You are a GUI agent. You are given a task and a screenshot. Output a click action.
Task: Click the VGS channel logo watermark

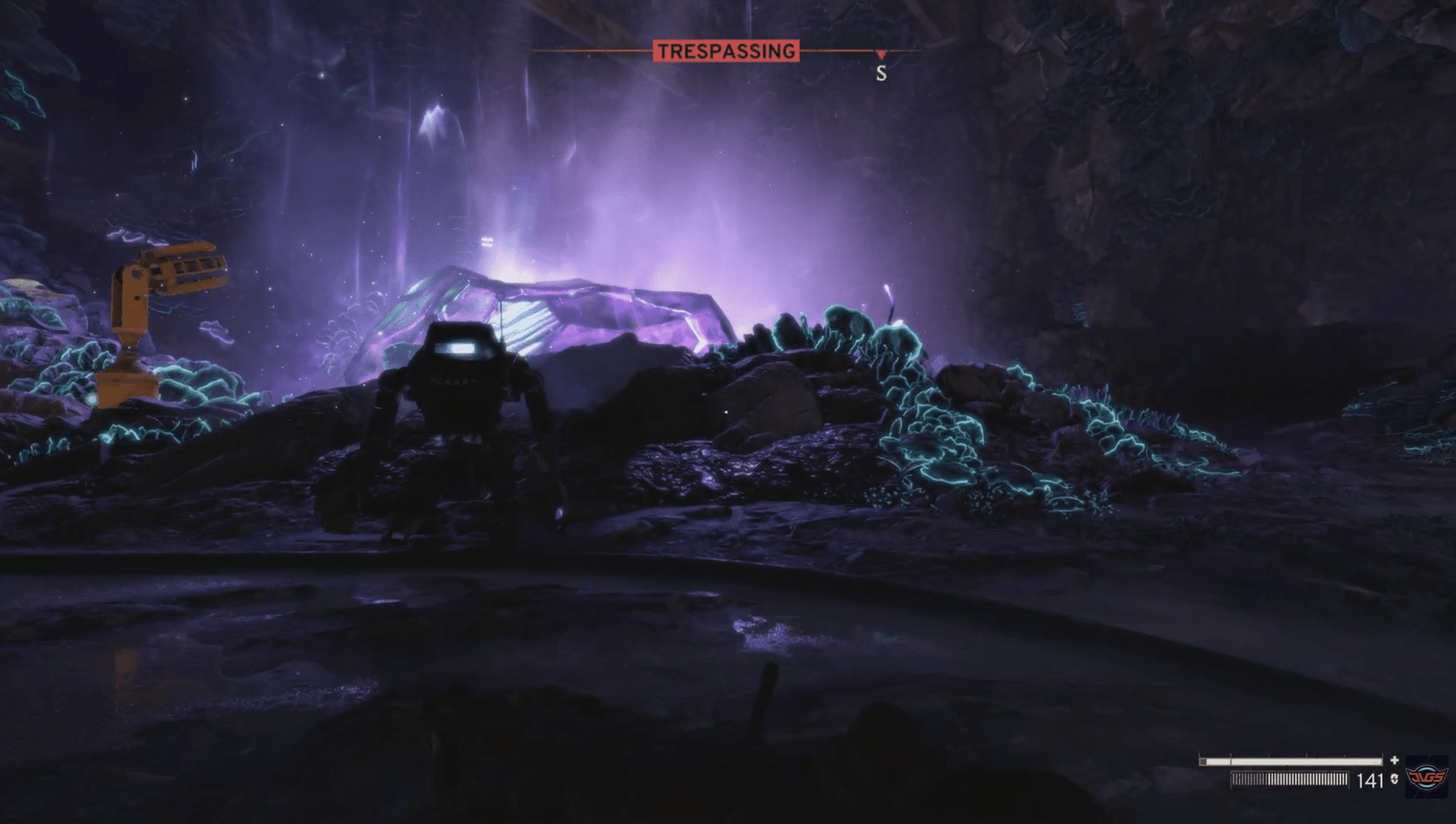1426,777
